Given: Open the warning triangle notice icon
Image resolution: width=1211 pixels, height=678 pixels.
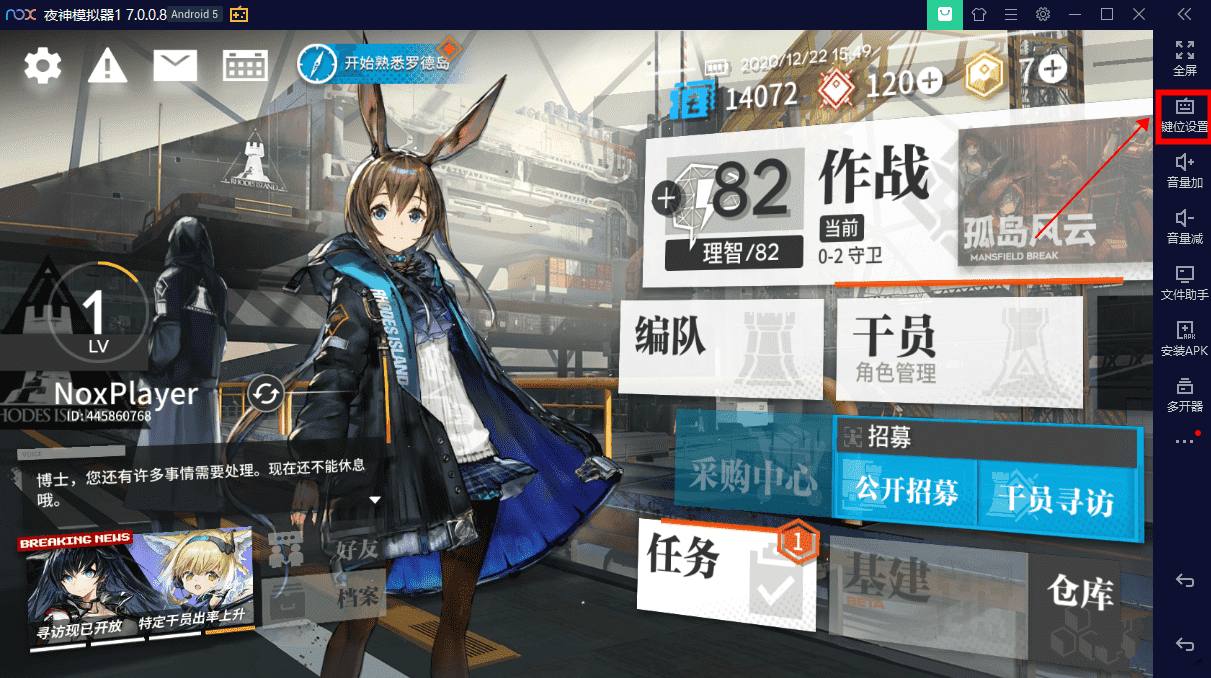Looking at the screenshot, I should (x=107, y=66).
